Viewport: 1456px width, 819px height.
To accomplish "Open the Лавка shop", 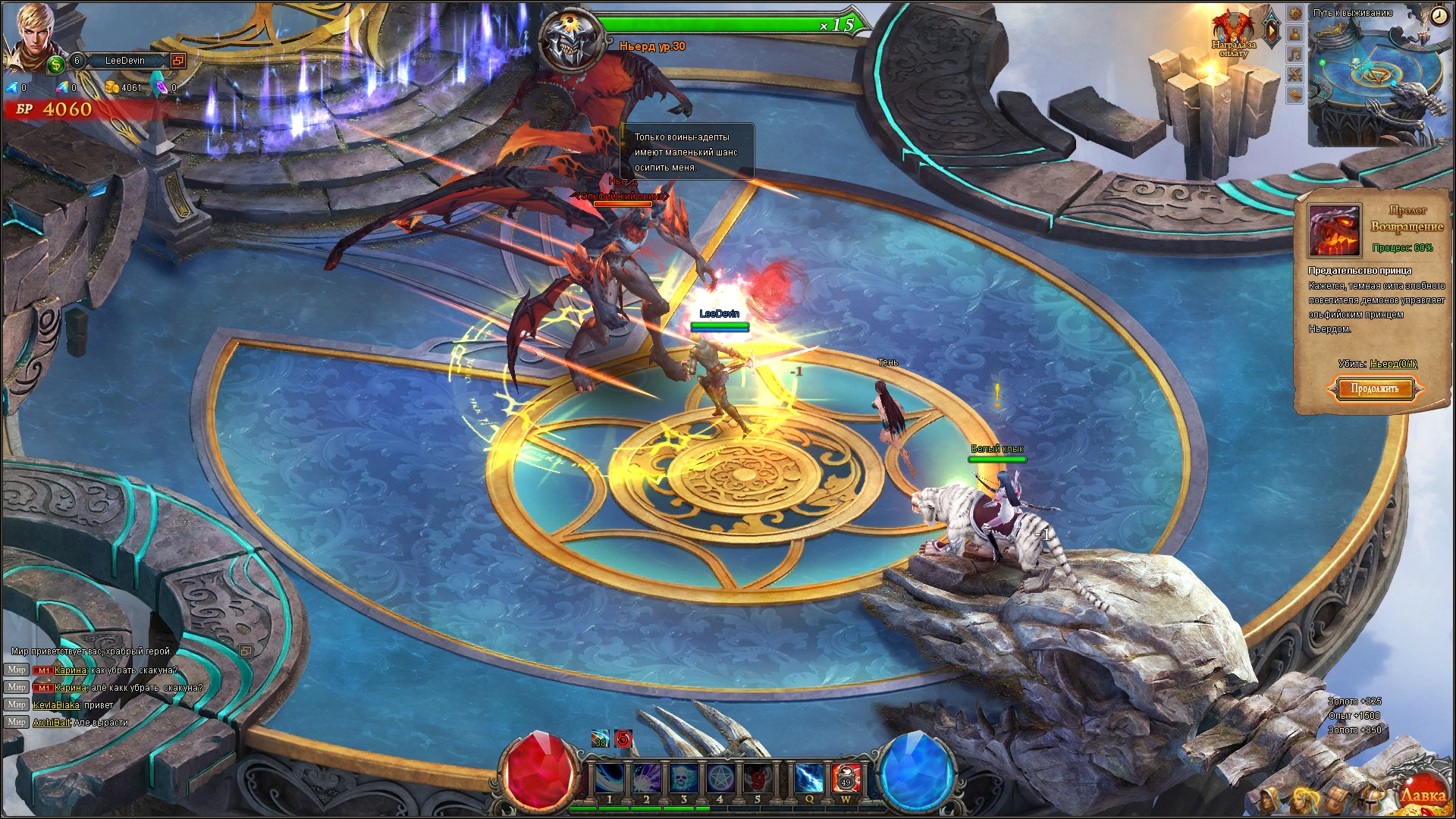I will pos(1422,794).
